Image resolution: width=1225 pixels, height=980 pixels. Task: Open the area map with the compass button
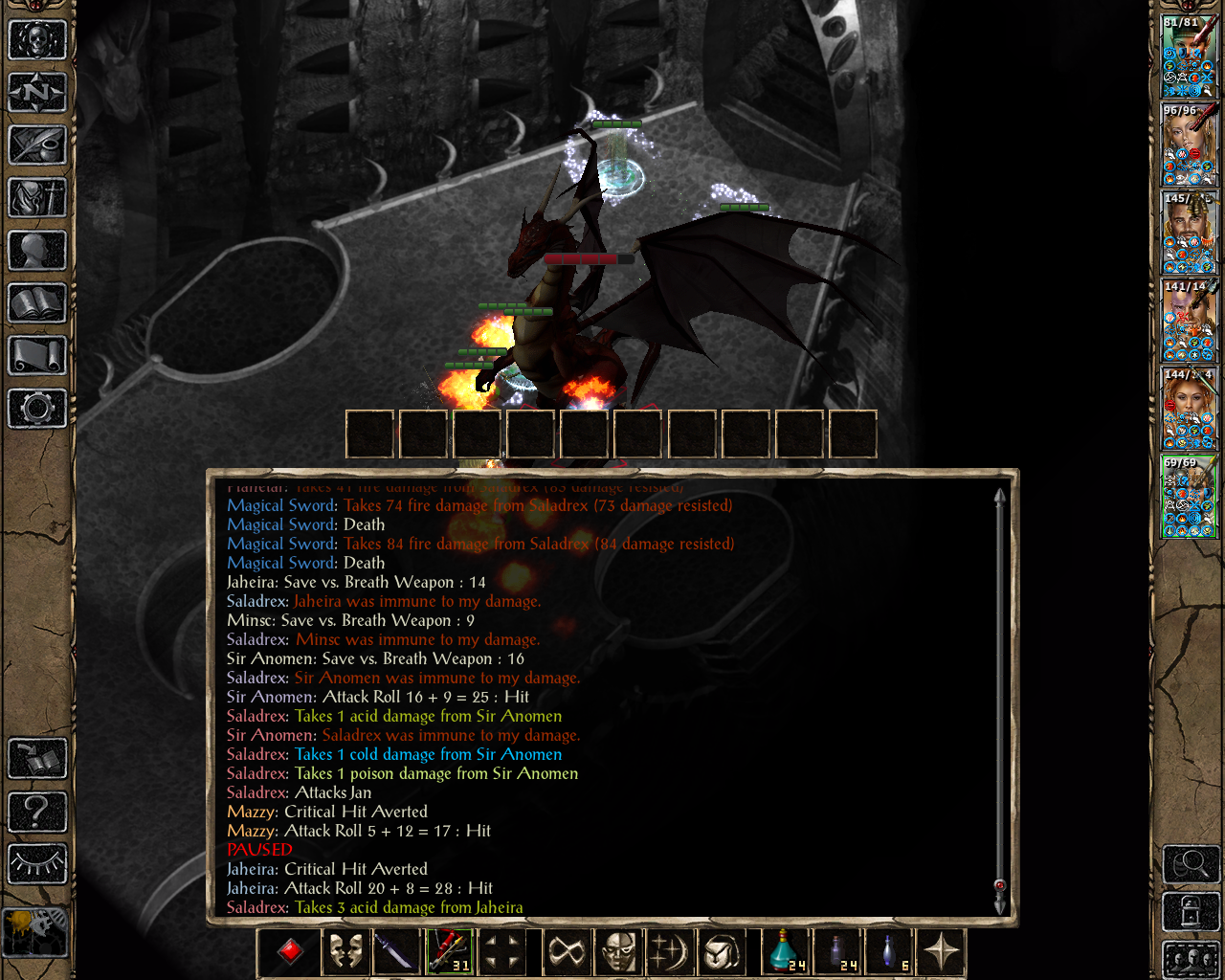37,93
